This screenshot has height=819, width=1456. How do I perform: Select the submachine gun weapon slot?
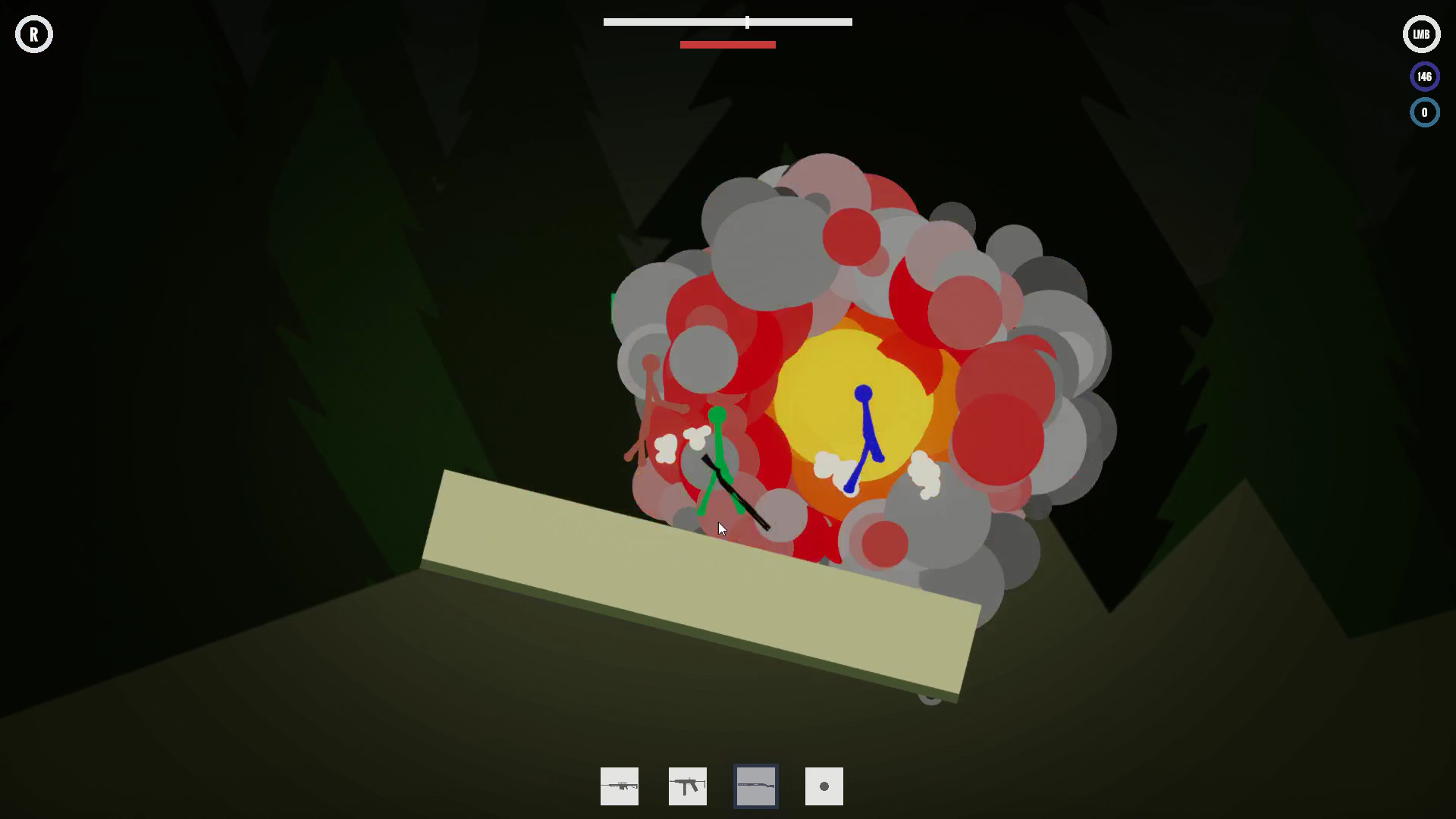click(687, 786)
